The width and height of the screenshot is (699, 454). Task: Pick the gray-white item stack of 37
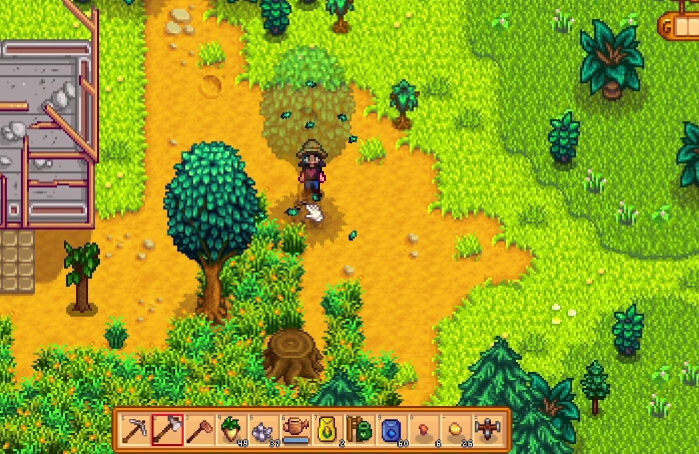click(263, 429)
